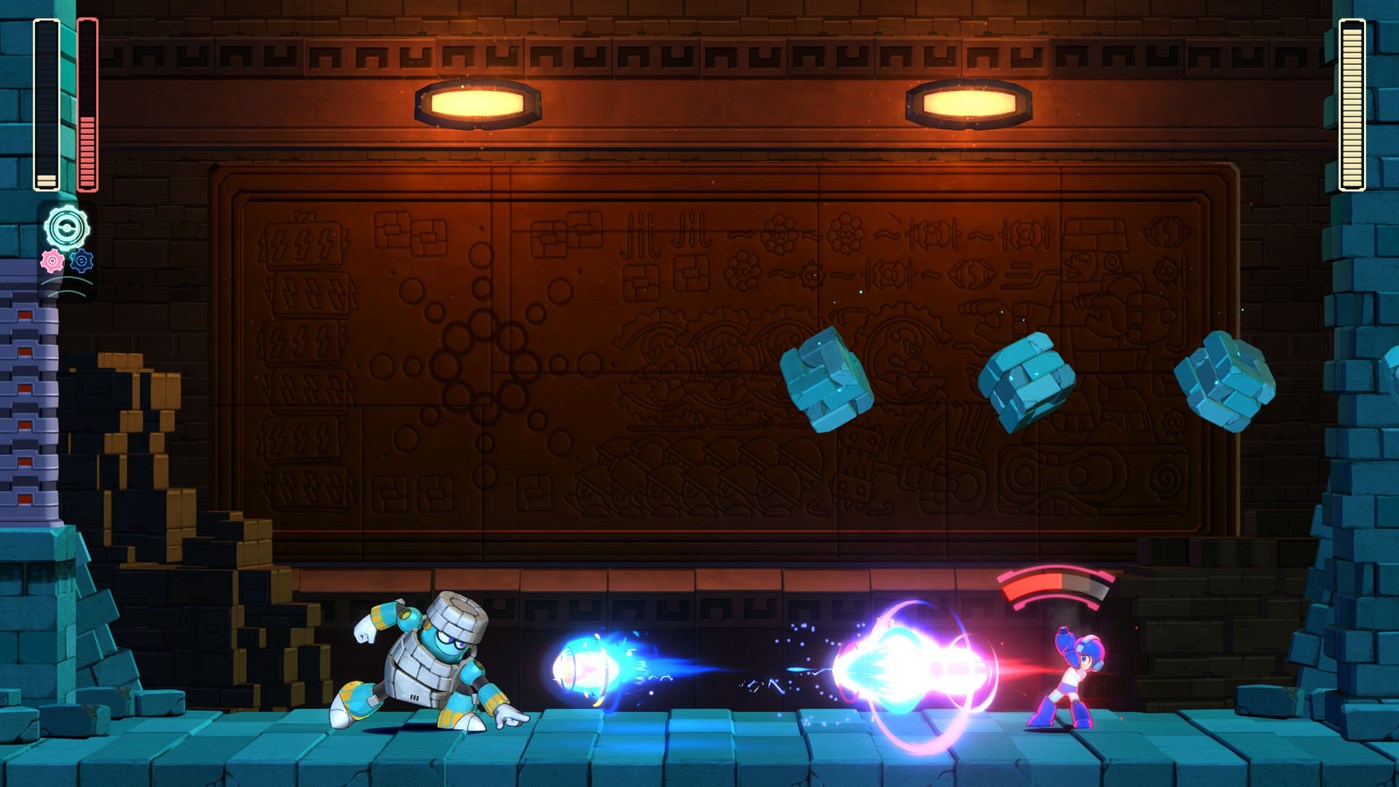Image resolution: width=1399 pixels, height=787 pixels.
Task: Expand the curved Power Gear meter above Mega Man
Action: coord(1053,585)
